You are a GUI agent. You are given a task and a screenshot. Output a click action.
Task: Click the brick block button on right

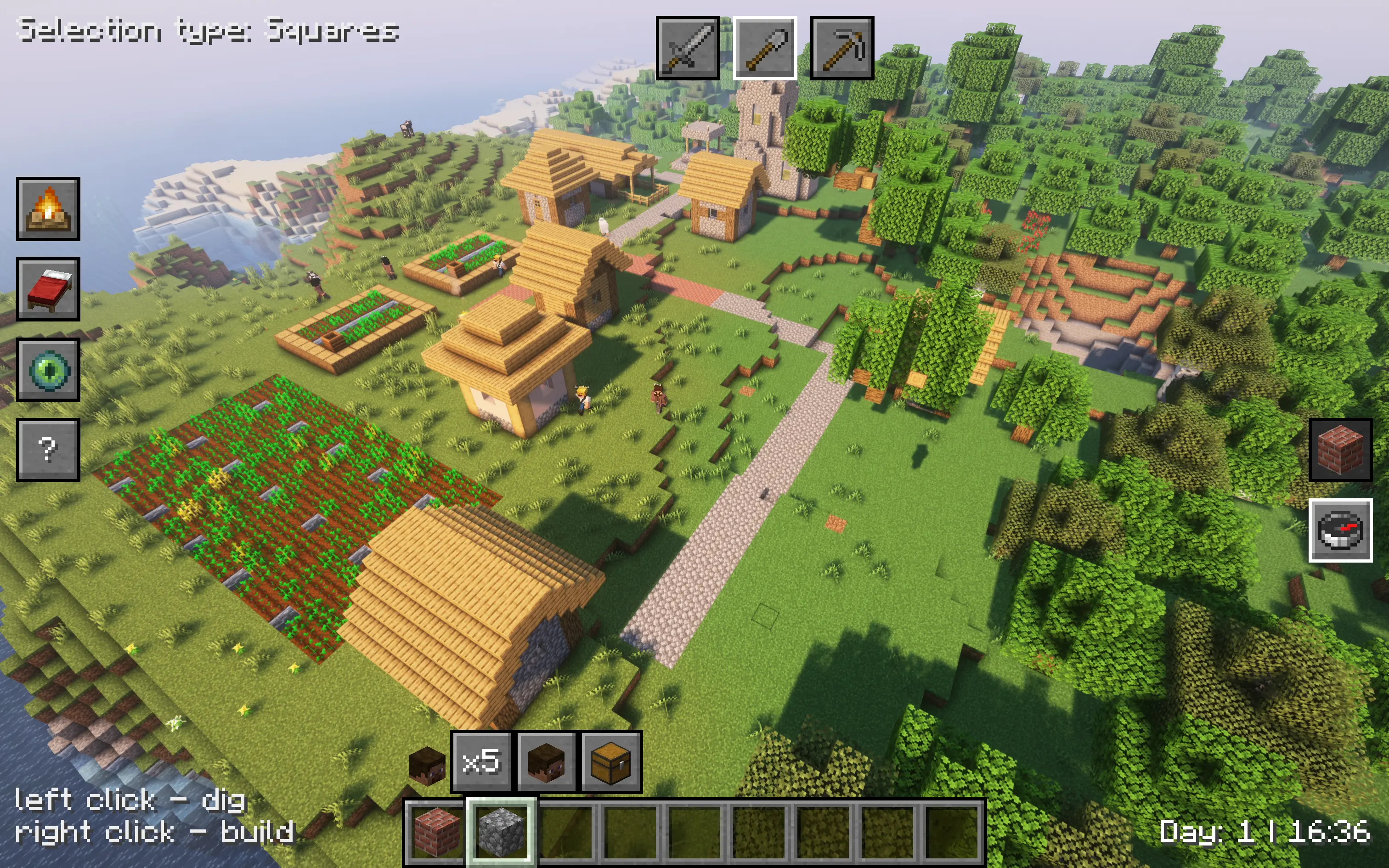[x=1340, y=450]
